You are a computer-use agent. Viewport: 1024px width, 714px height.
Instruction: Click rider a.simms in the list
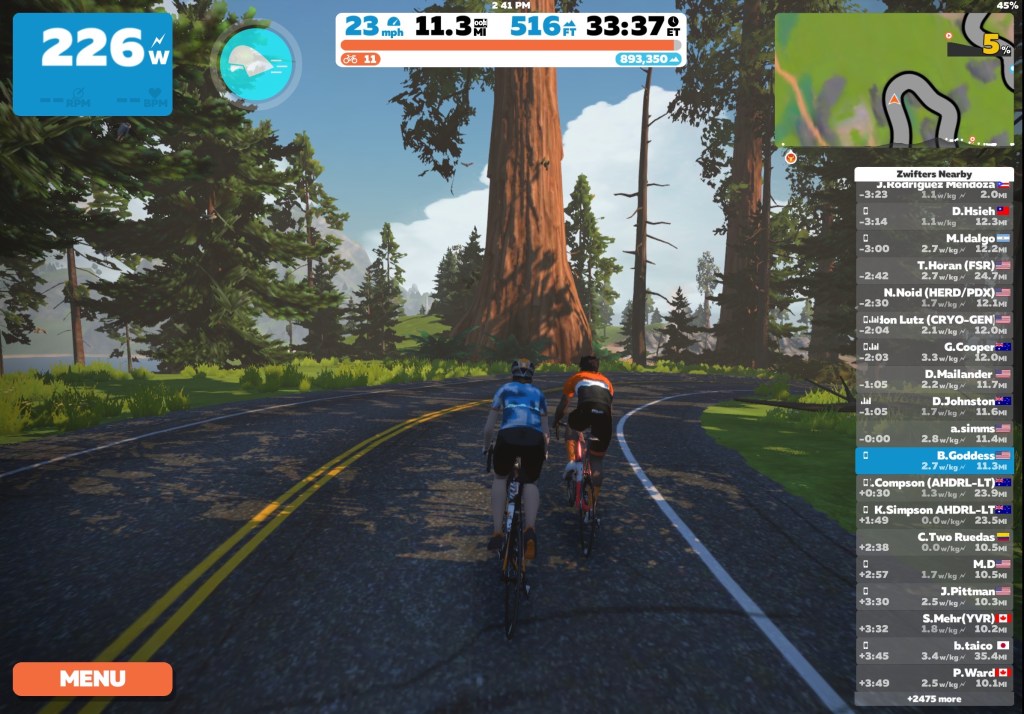click(x=934, y=432)
